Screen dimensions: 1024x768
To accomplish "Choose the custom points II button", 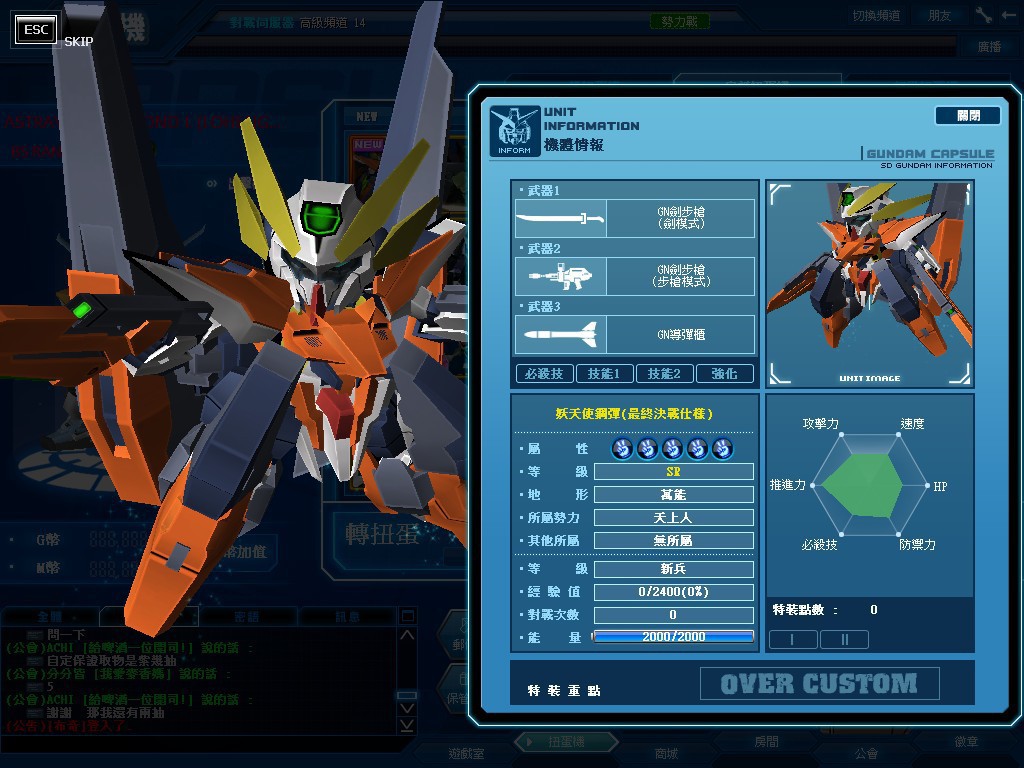I will [844, 639].
